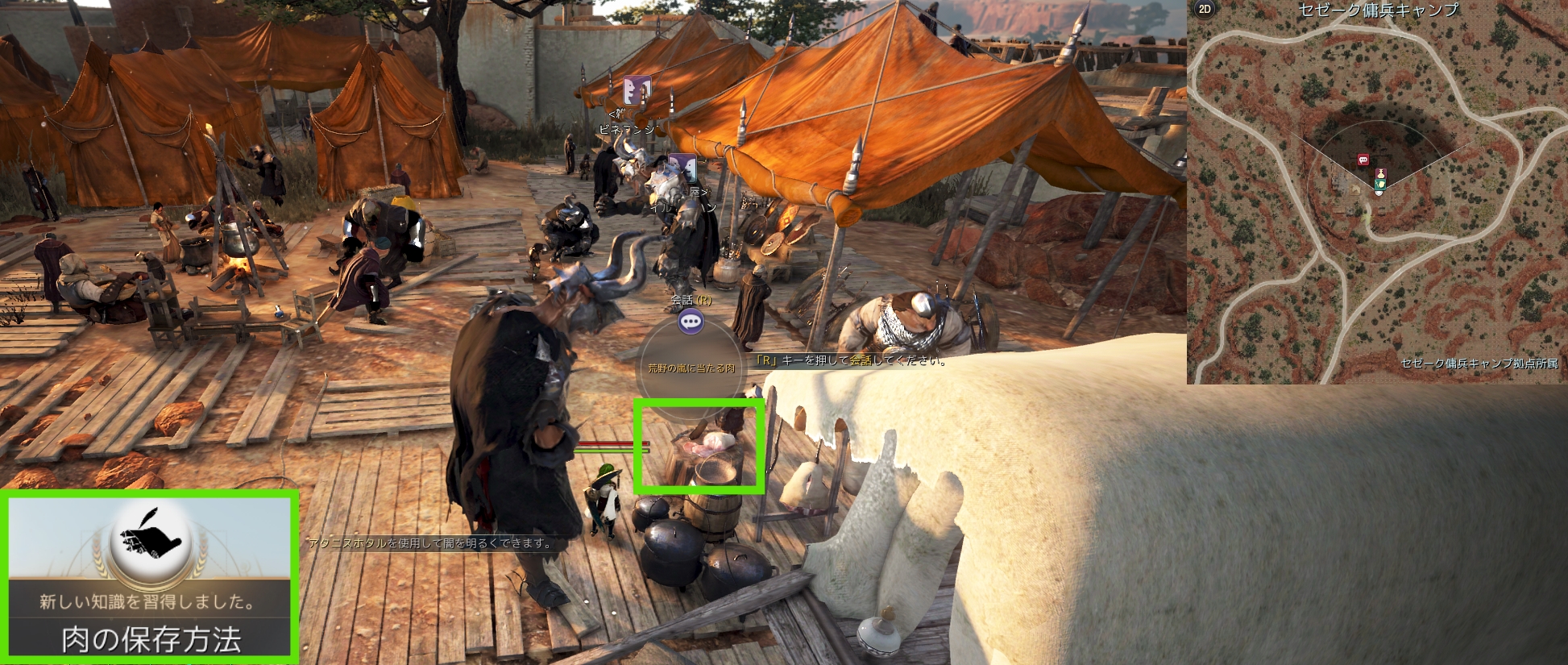This screenshot has height=665, width=1568.
Task: Click the red speech bubble minimap marker
Action: (x=1363, y=160)
